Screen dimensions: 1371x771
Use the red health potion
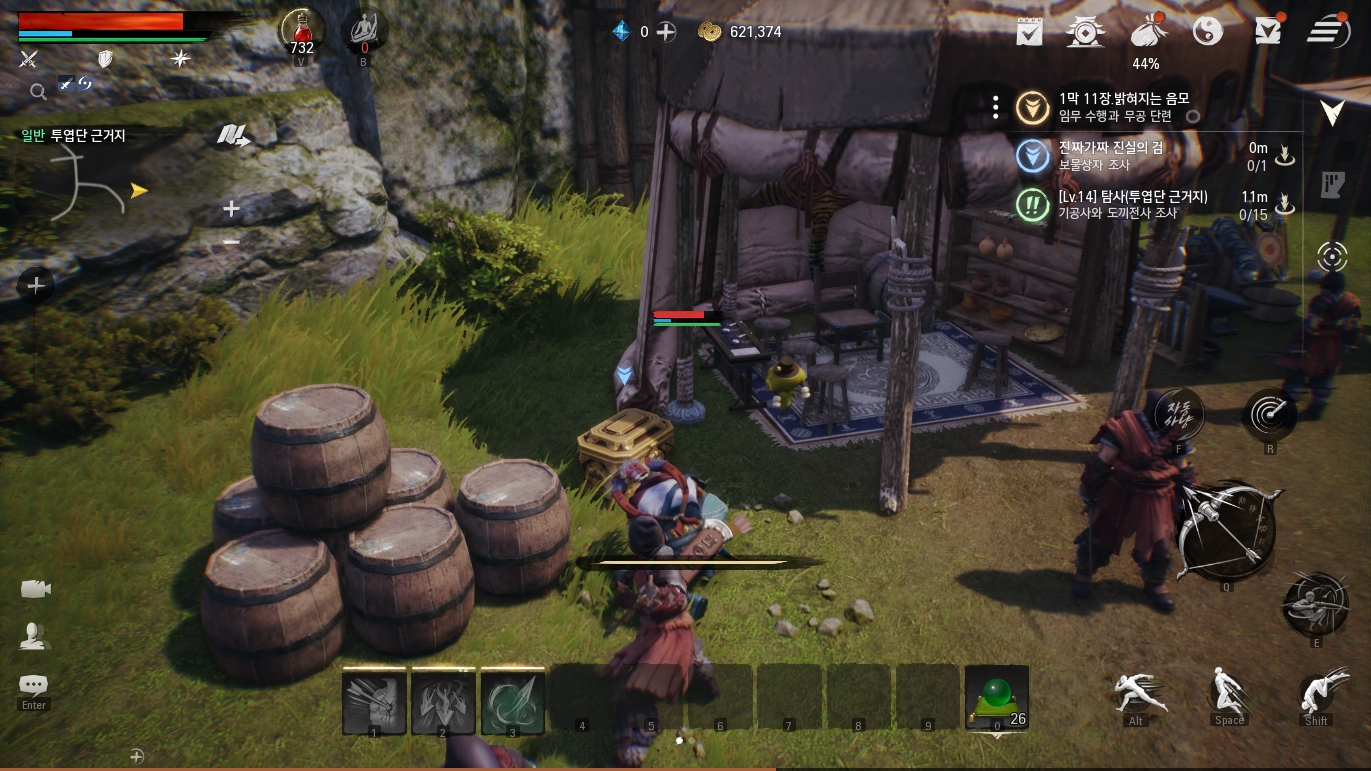[301, 32]
